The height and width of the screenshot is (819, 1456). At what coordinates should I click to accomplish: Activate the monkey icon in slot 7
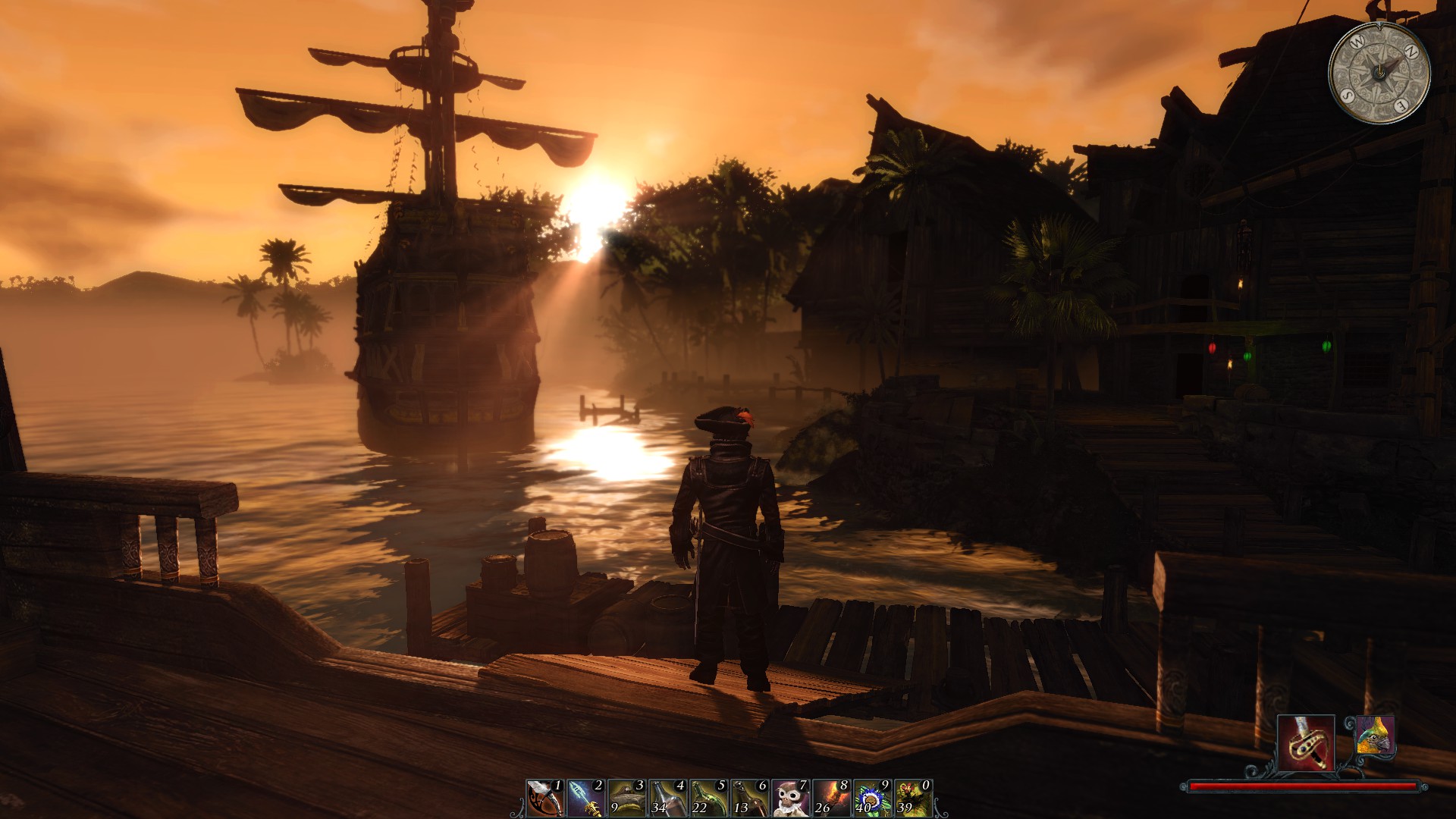791,798
